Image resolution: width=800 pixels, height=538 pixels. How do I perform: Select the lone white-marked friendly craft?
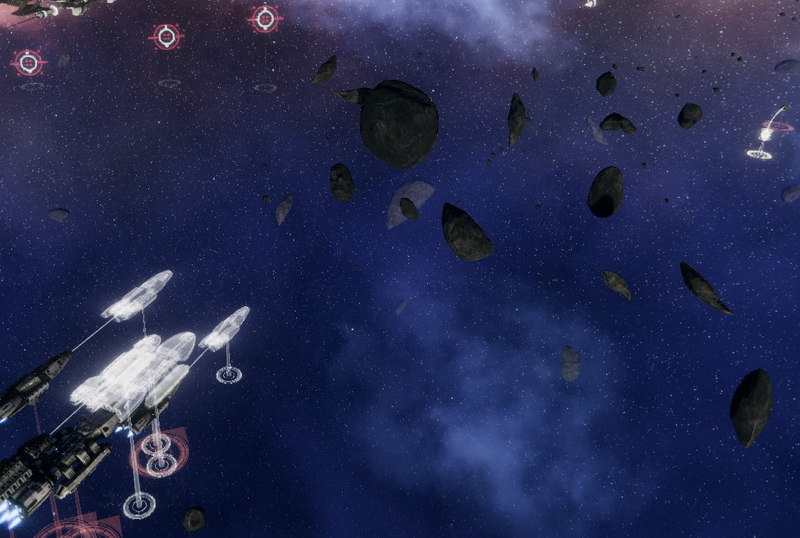pos(766,134)
